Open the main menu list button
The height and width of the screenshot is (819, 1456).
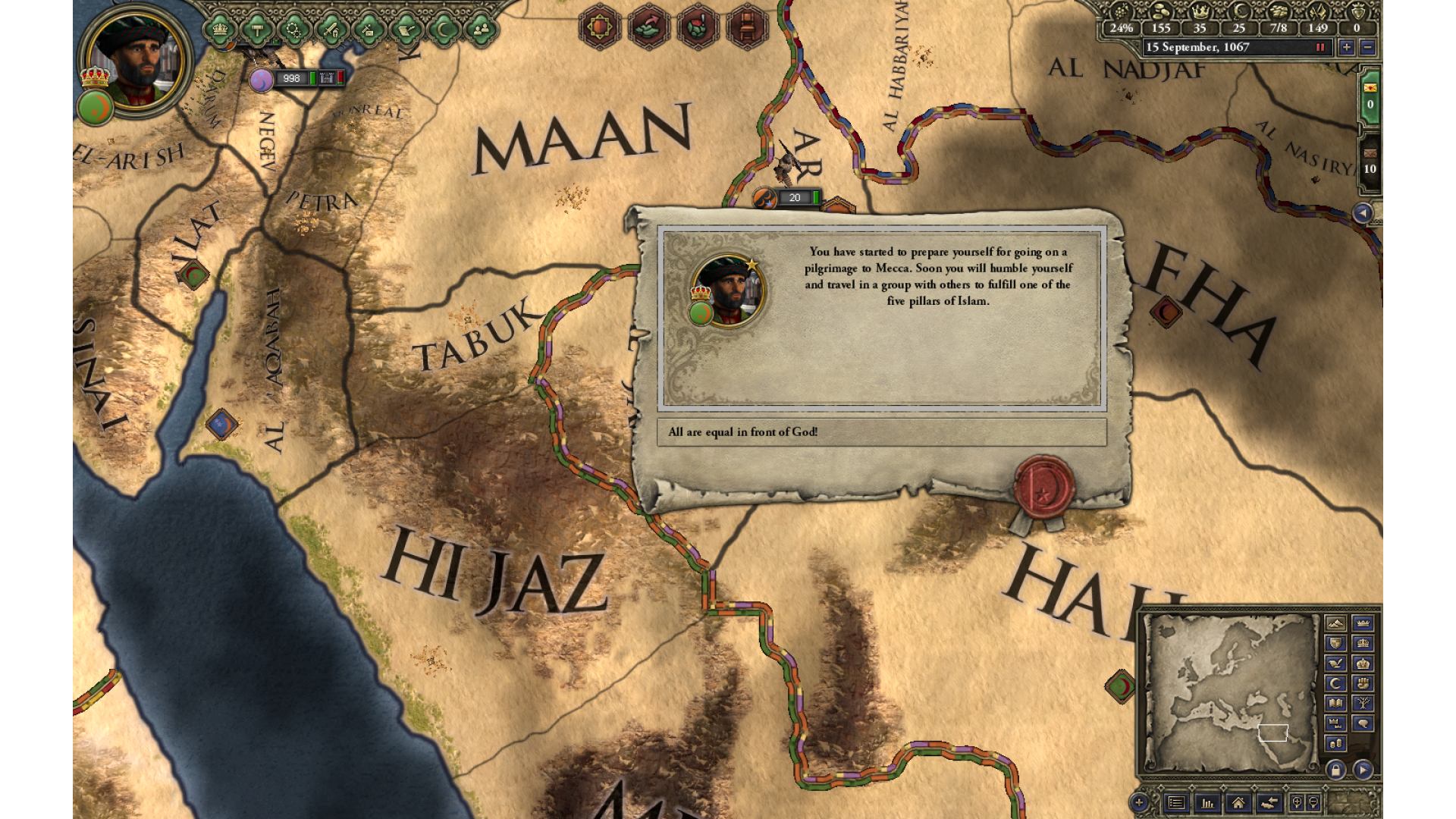[x=1176, y=802]
